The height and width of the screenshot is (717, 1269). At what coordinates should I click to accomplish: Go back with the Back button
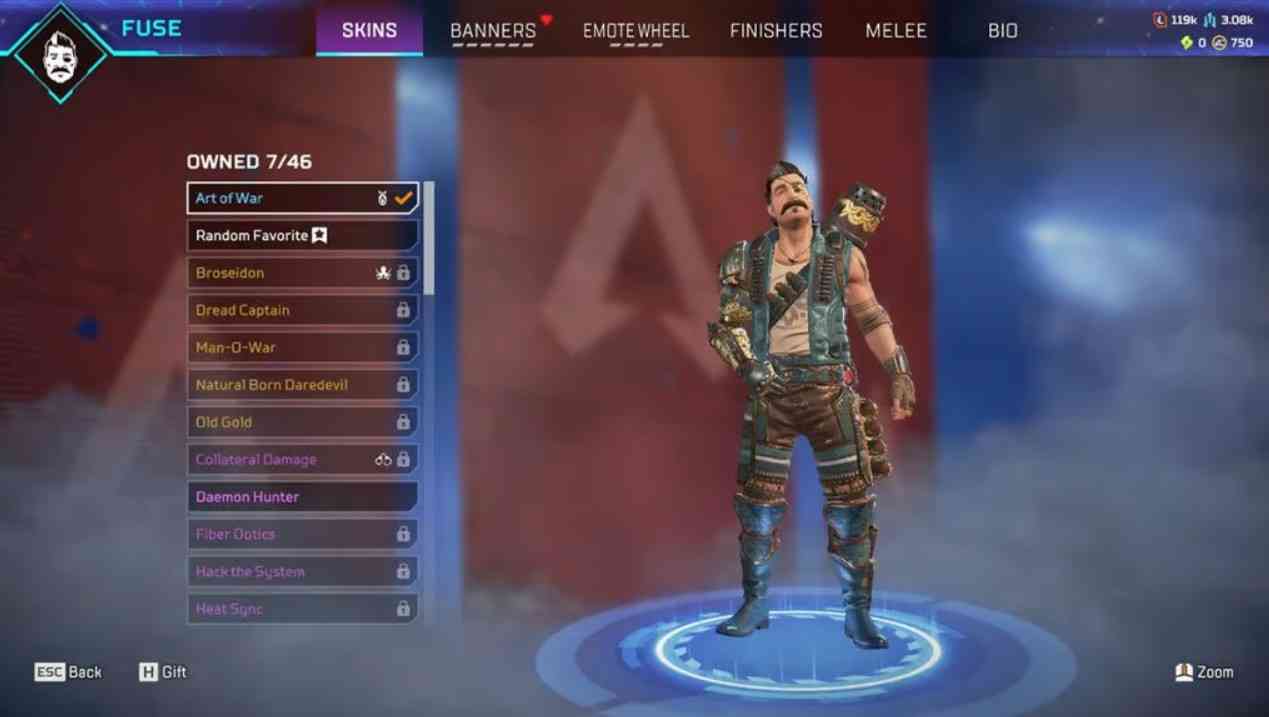point(69,672)
